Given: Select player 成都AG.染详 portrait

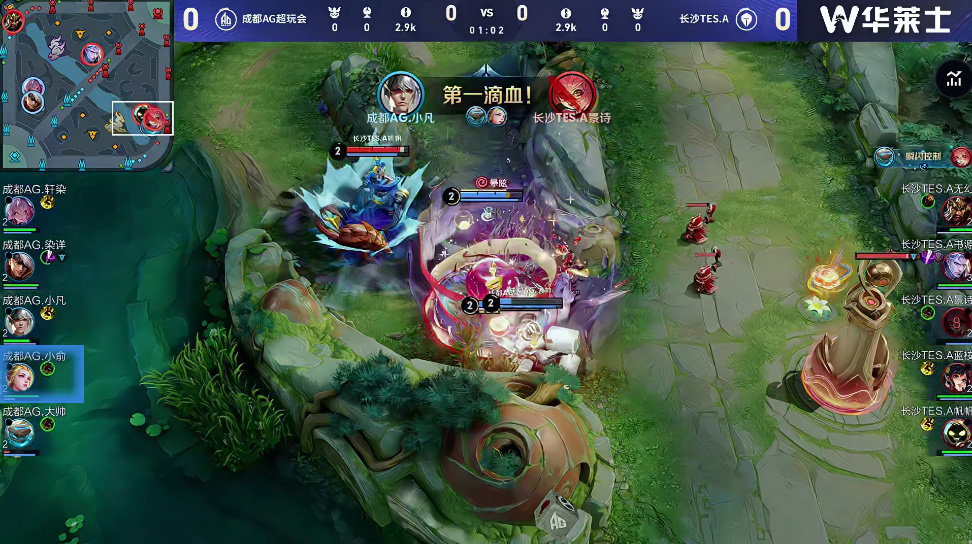Looking at the screenshot, I should pyautogui.click(x=21, y=265).
